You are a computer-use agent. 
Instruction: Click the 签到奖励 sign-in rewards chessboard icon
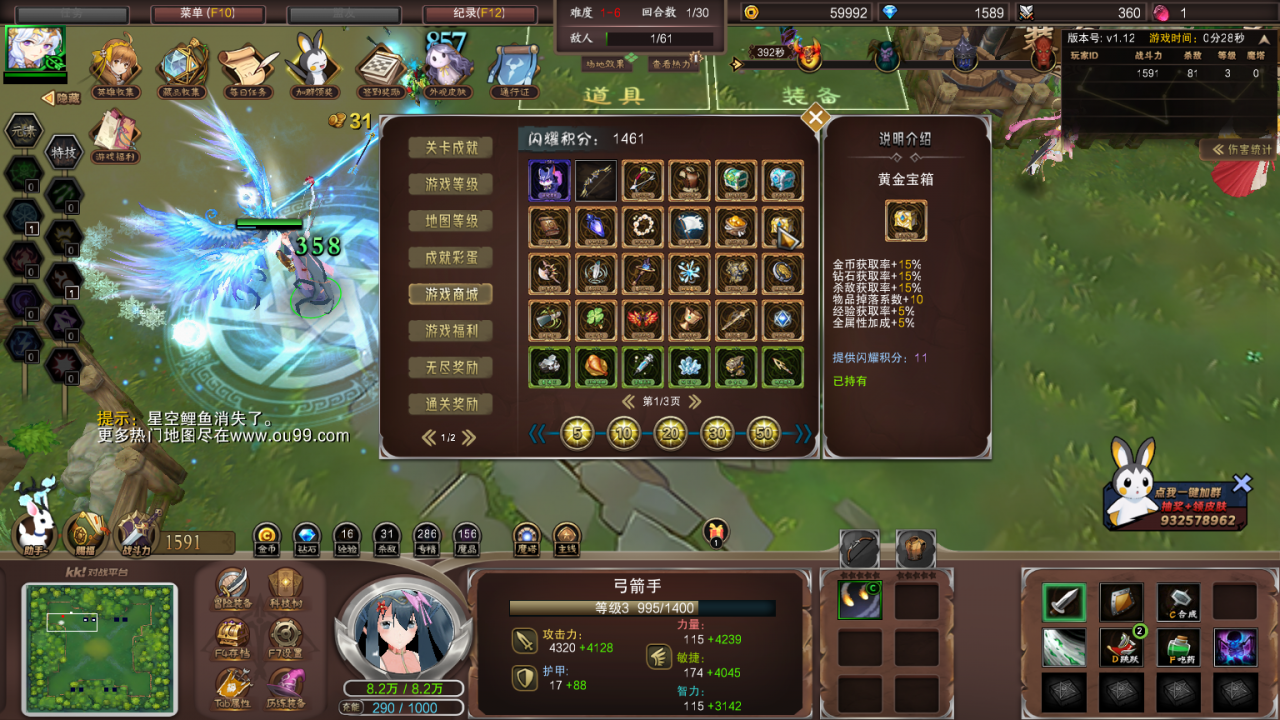381,64
